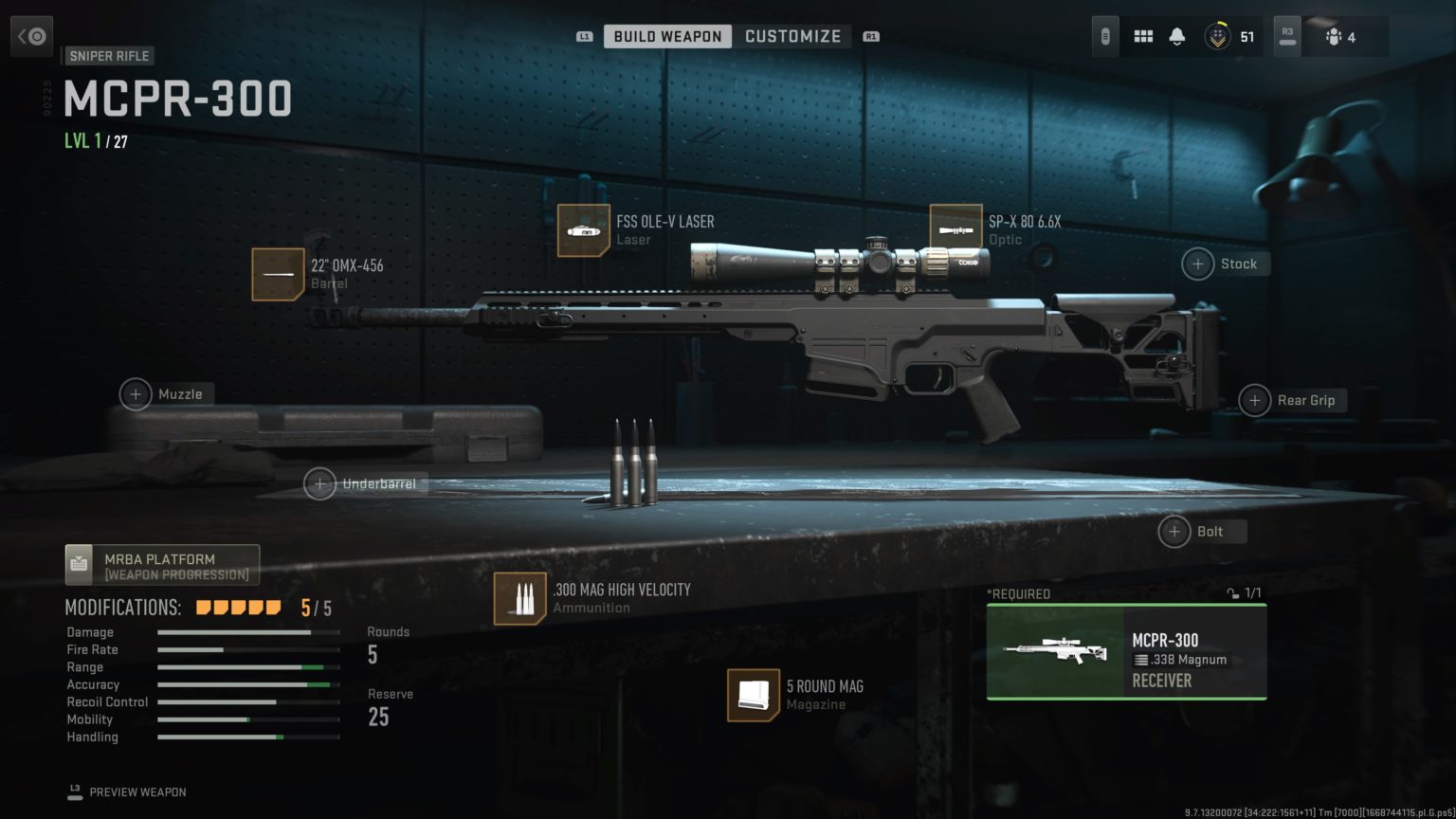Select the 5 Round Mag magazine icon
The image size is (1456, 819).
(x=754, y=697)
